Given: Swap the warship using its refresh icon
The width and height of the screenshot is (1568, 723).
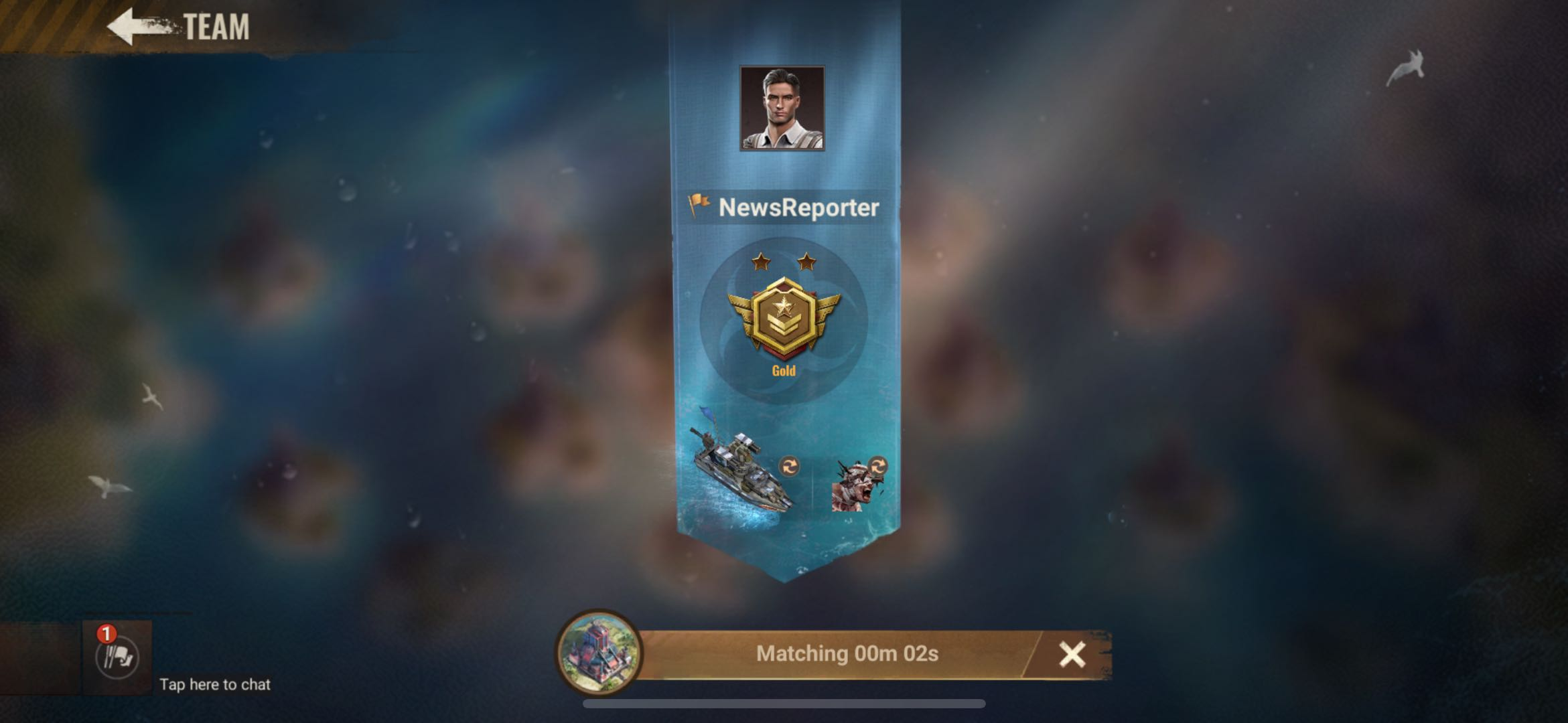Looking at the screenshot, I should [789, 466].
